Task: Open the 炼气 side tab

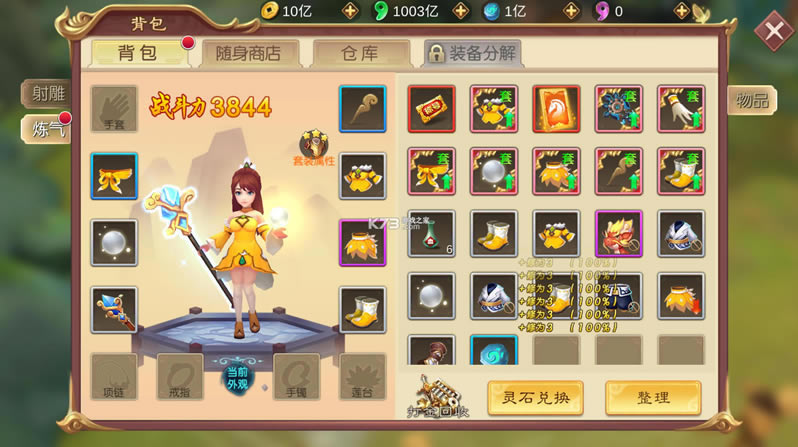Action: pyautogui.click(x=48, y=128)
